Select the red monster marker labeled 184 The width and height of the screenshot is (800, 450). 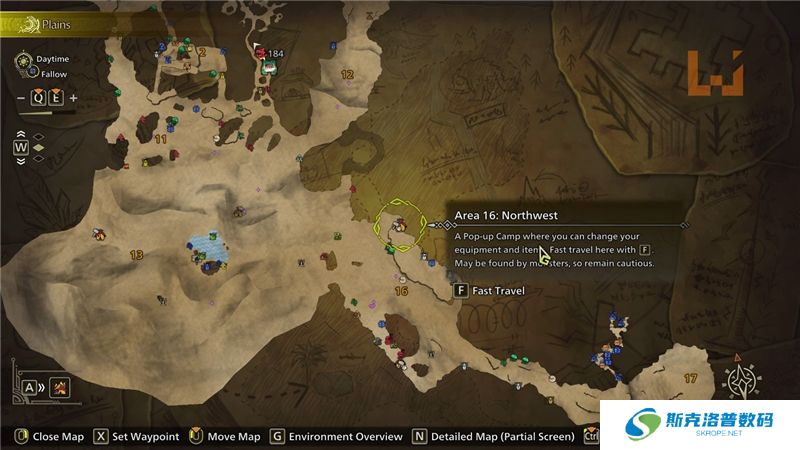click(262, 53)
